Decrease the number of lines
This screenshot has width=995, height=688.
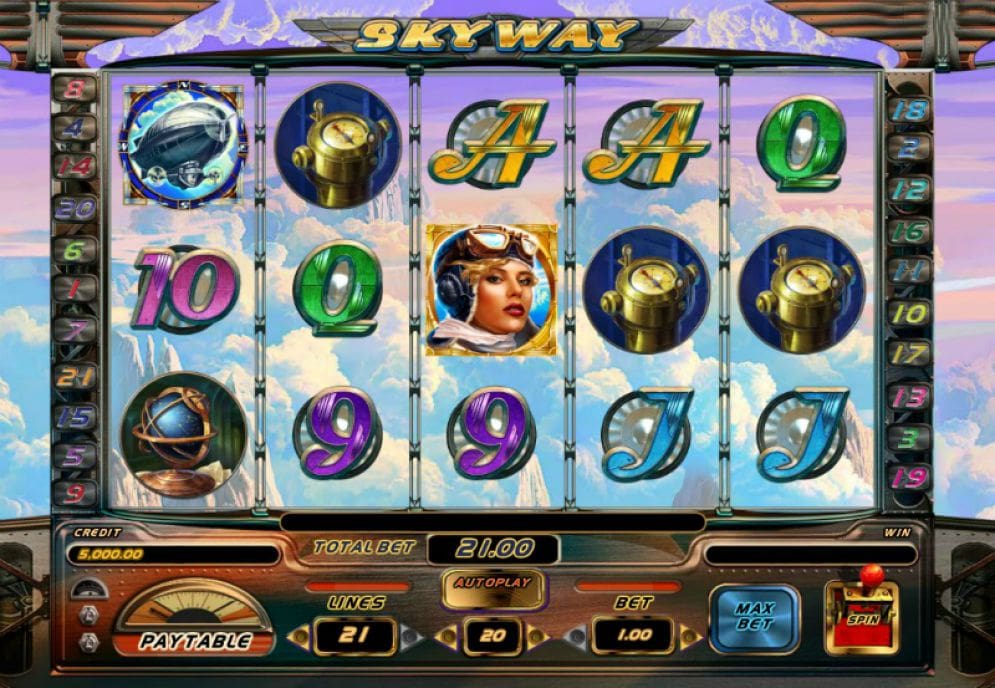pyautogui.click(x=298, y=635)
